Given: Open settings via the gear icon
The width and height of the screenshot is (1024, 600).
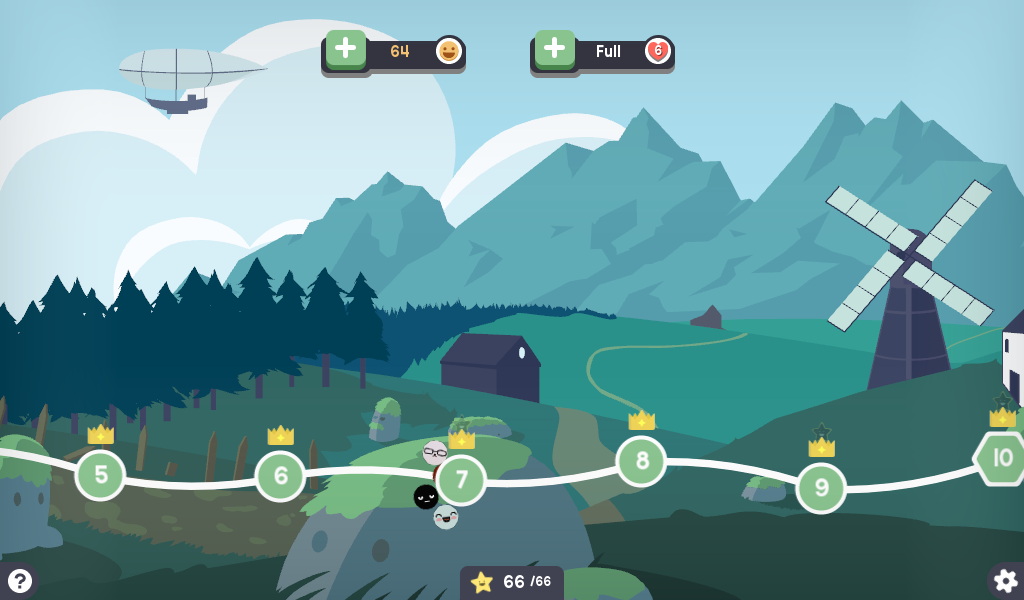Looking at the screenshot, I should coord(1005,580).
